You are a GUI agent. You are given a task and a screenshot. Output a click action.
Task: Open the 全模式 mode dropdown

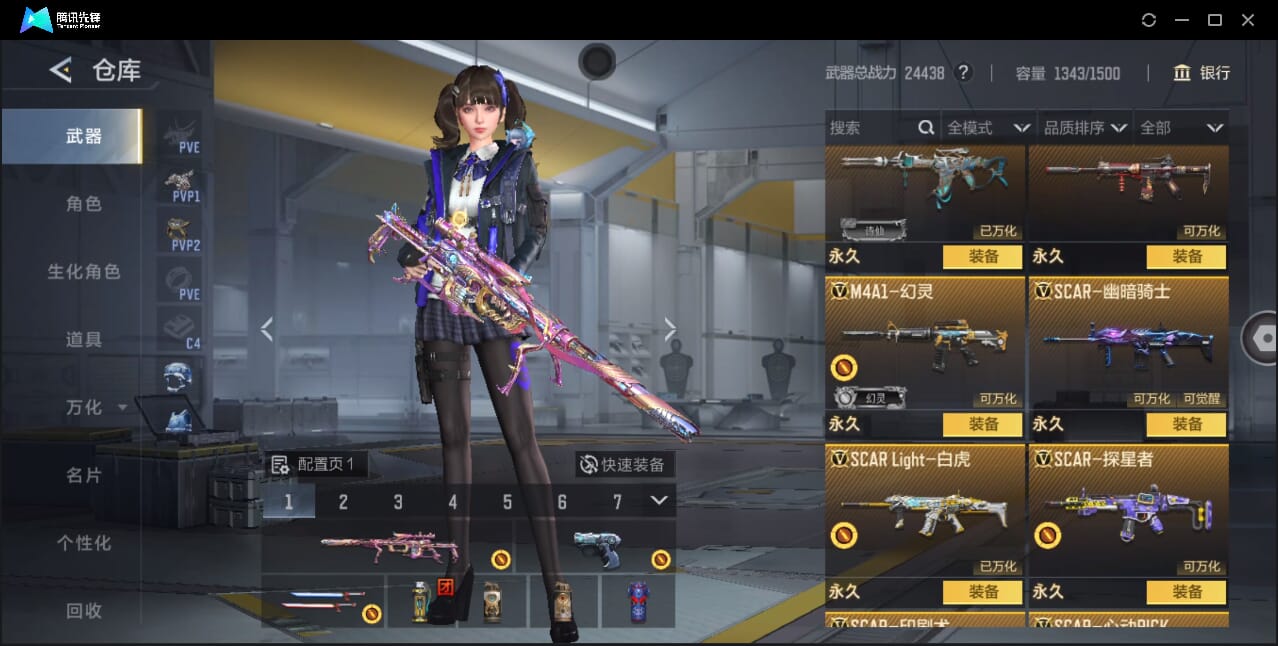pyautogui.click(x=987, y=128)
